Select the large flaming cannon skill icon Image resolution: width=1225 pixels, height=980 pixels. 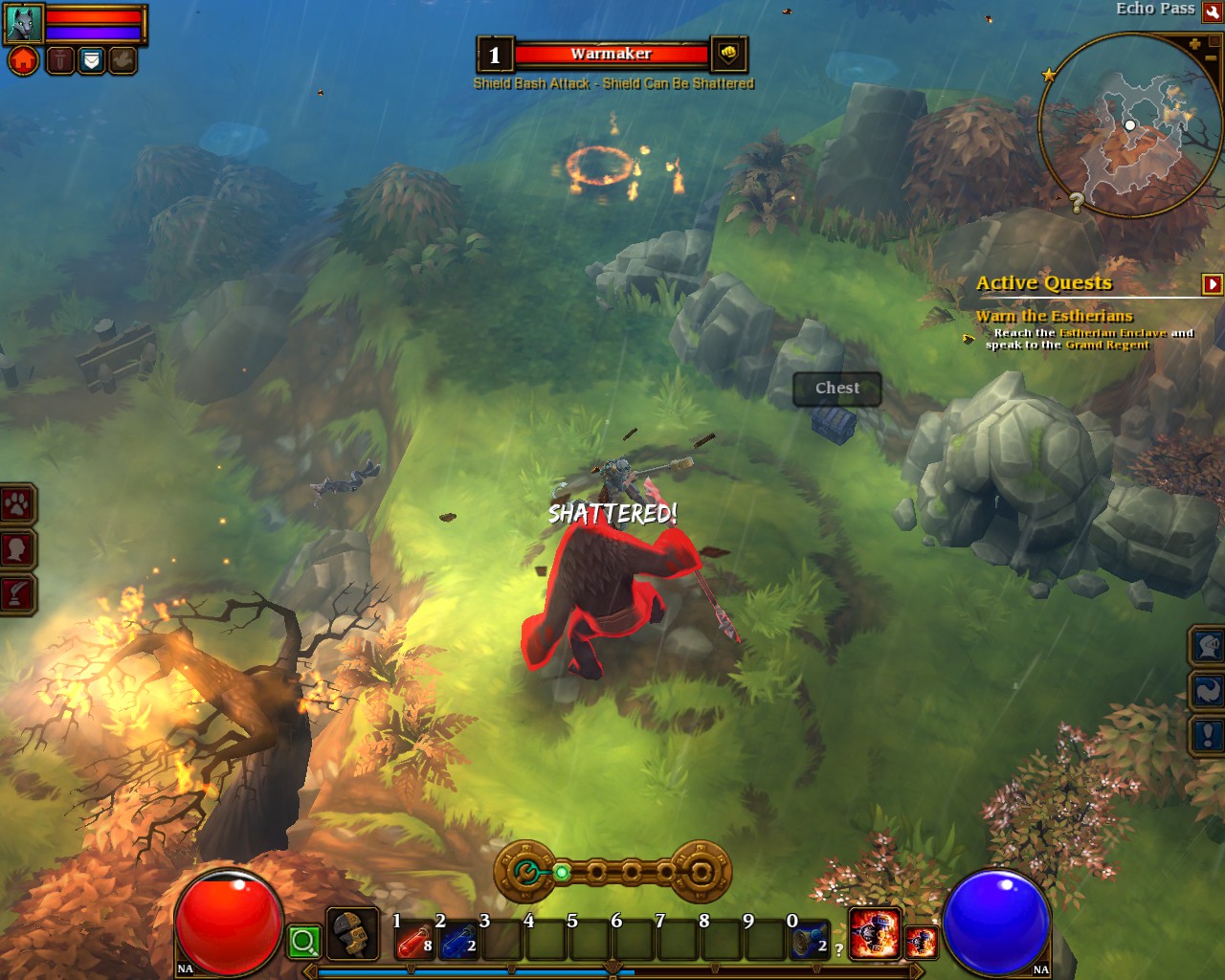875,934
